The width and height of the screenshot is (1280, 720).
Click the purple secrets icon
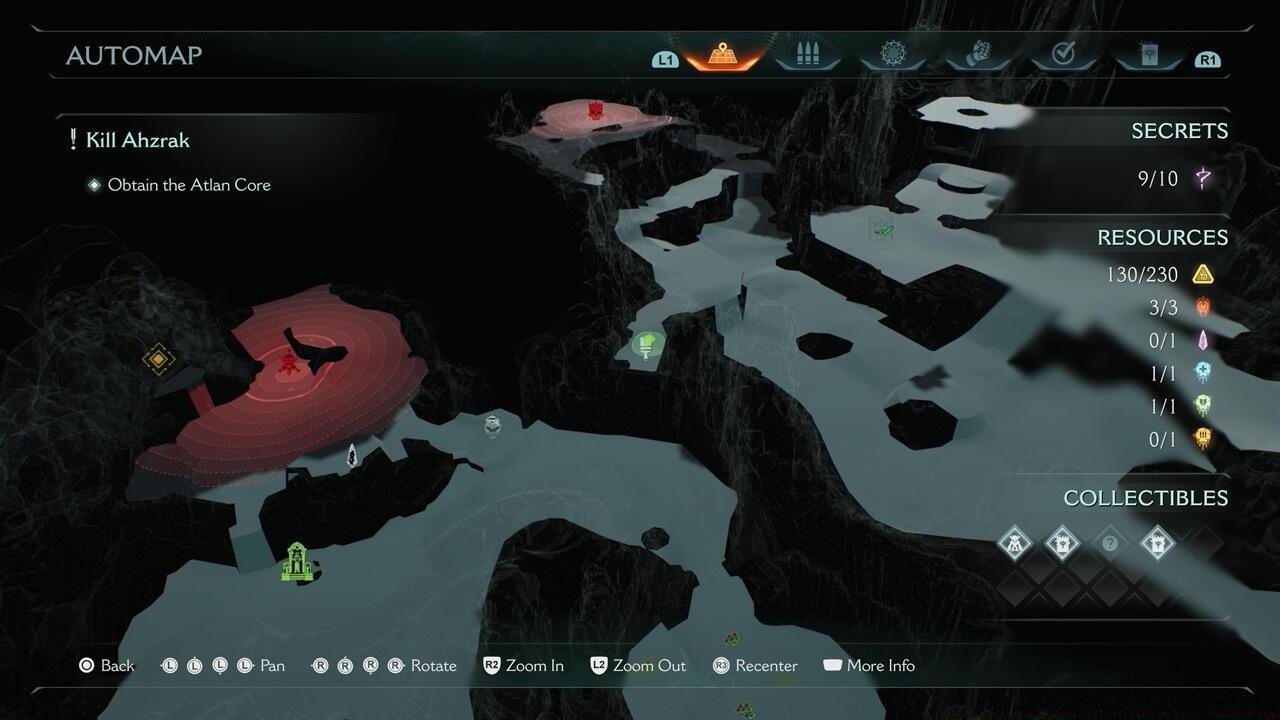coord(1204,179)
